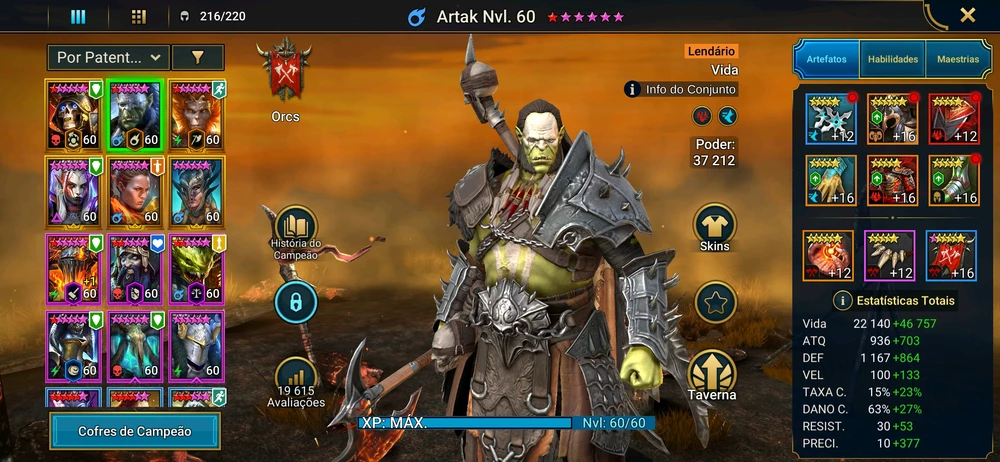
Task: Select the clawed gauntlet artifact slot
Action: point(831,180)
